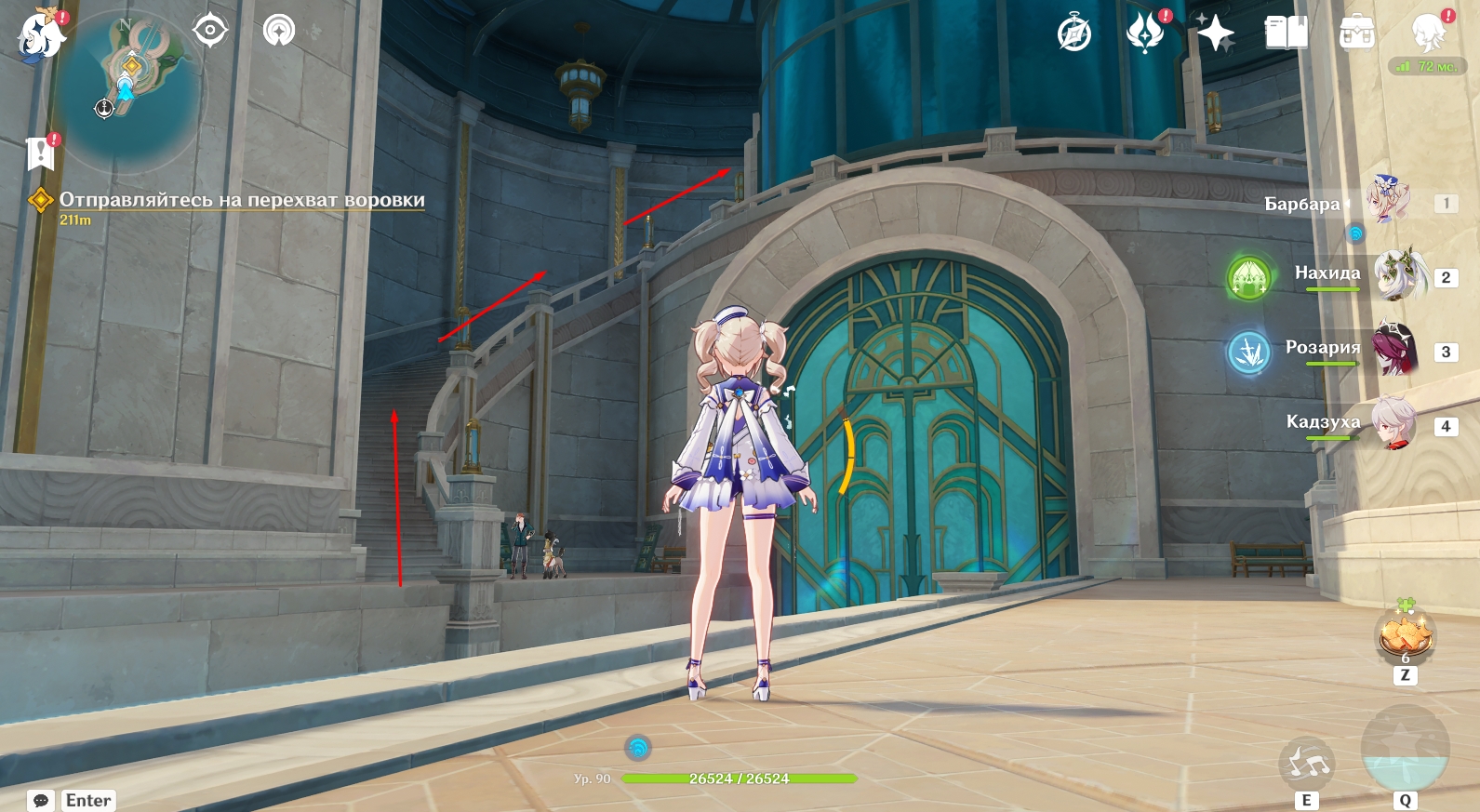Viewport: 1480px width, 812px height.
Task: Select party member Барбара
Action: [1387, 200]
